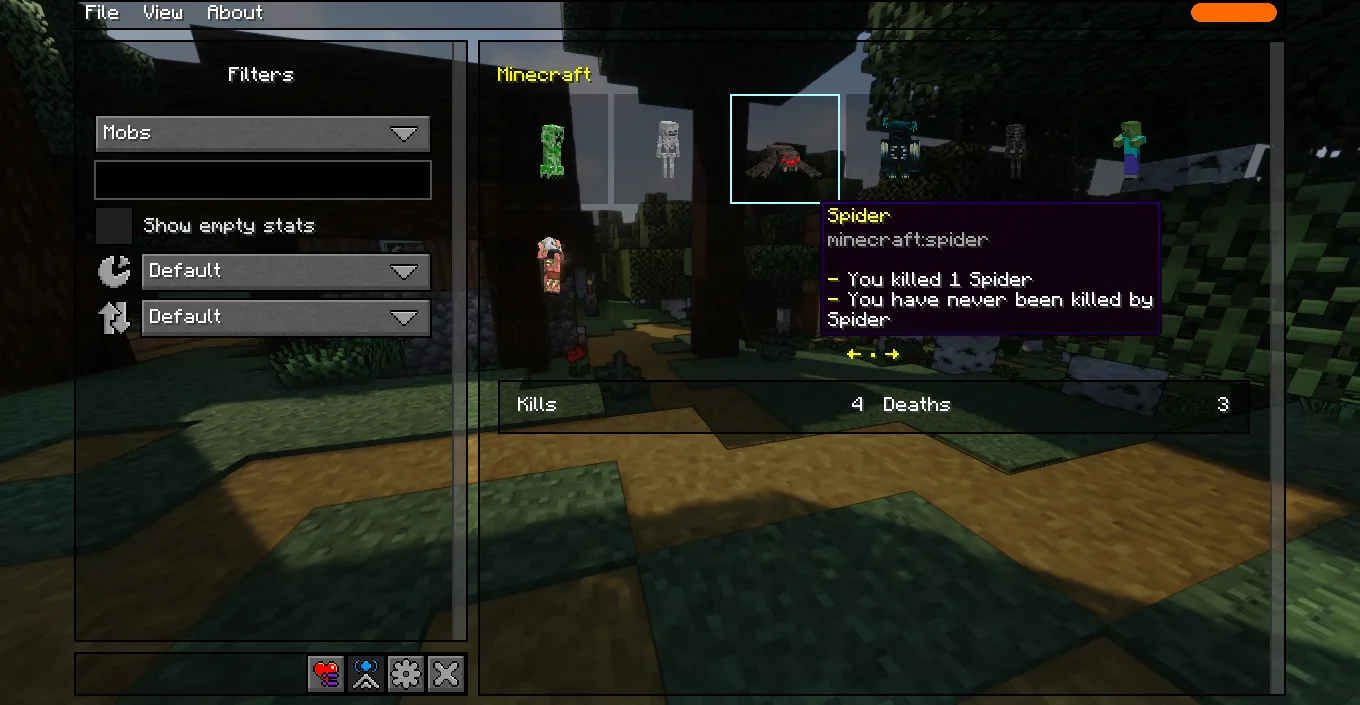Click the blue antenna signal button
The width and height of the screenshot is (1360, 705).
(366, 675)
